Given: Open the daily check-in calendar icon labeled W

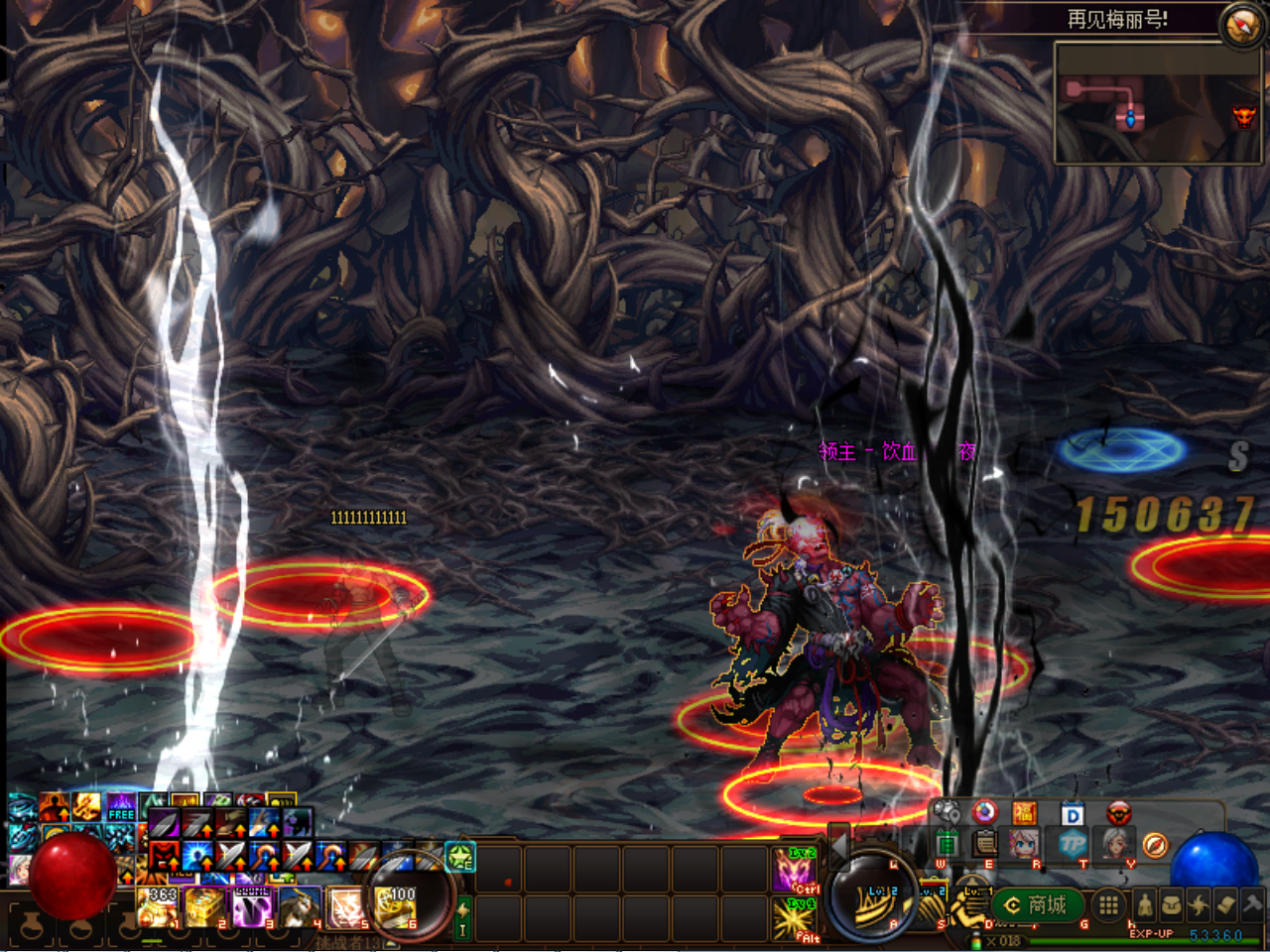Looking at the screenshot, I should tap(948, 842).
